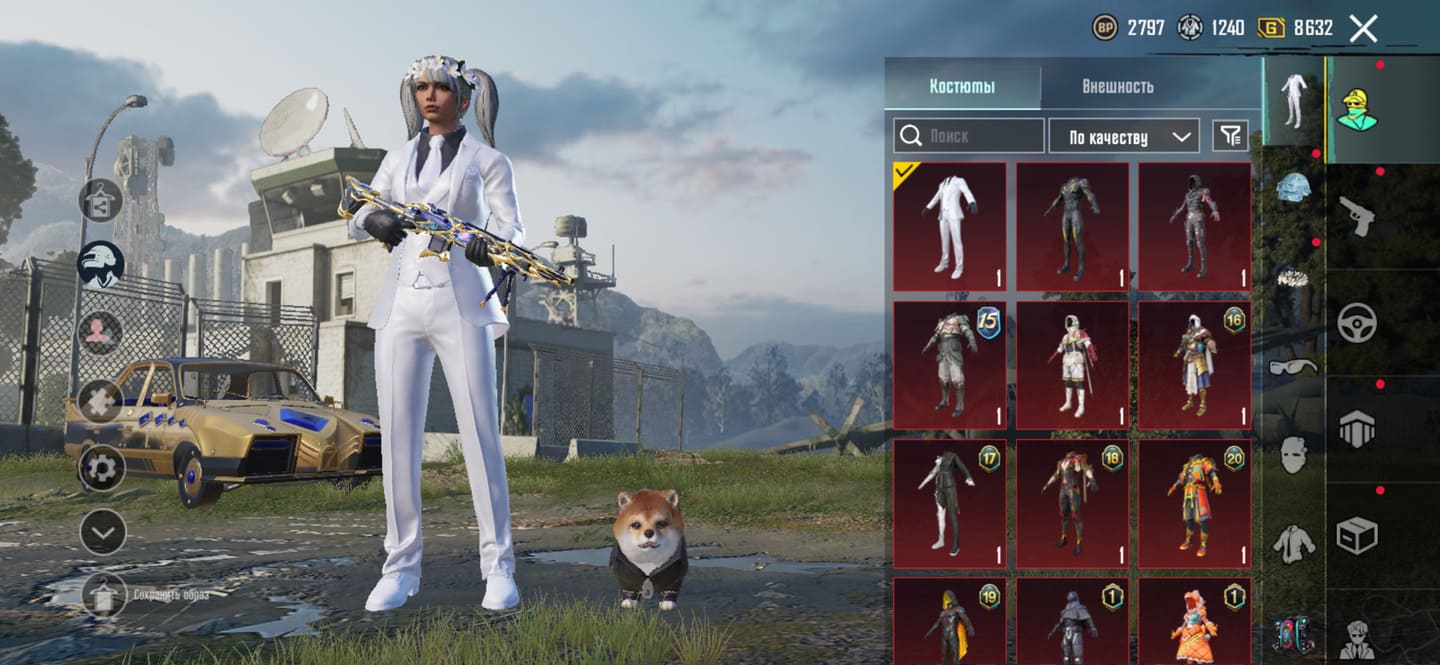Collapse the side icons with the down arrow

tap(102, 532)
